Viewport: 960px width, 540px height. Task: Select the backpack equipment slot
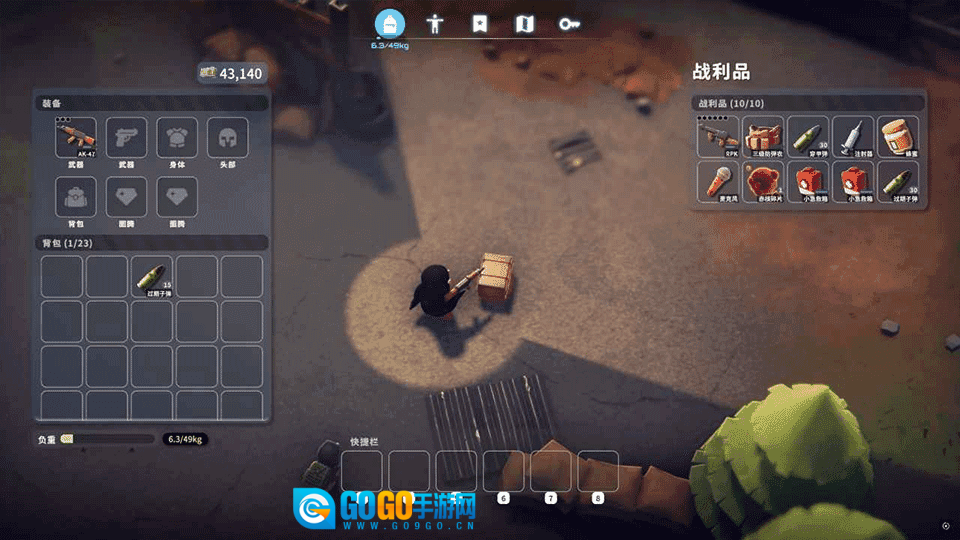tap(76, 197)
